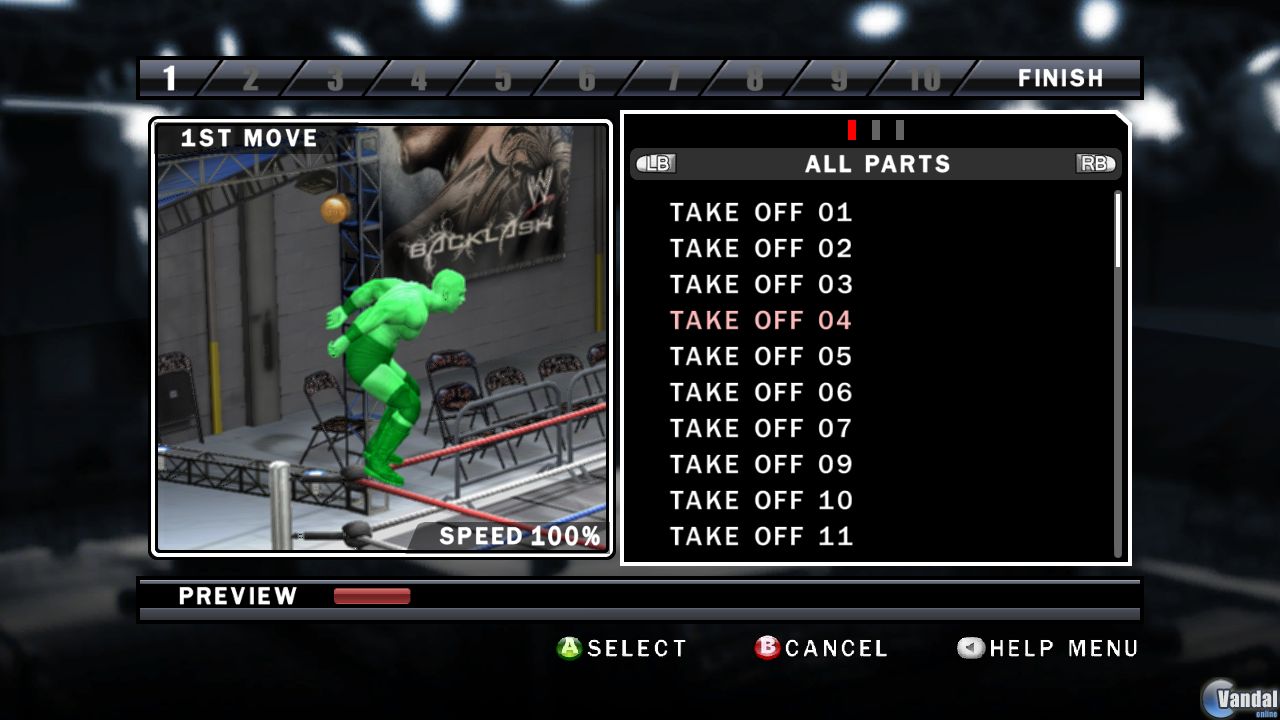Pick TAKE OFF 11 at the list bottom
Screen dimensions: 1280x720
(x=760, y=536)
